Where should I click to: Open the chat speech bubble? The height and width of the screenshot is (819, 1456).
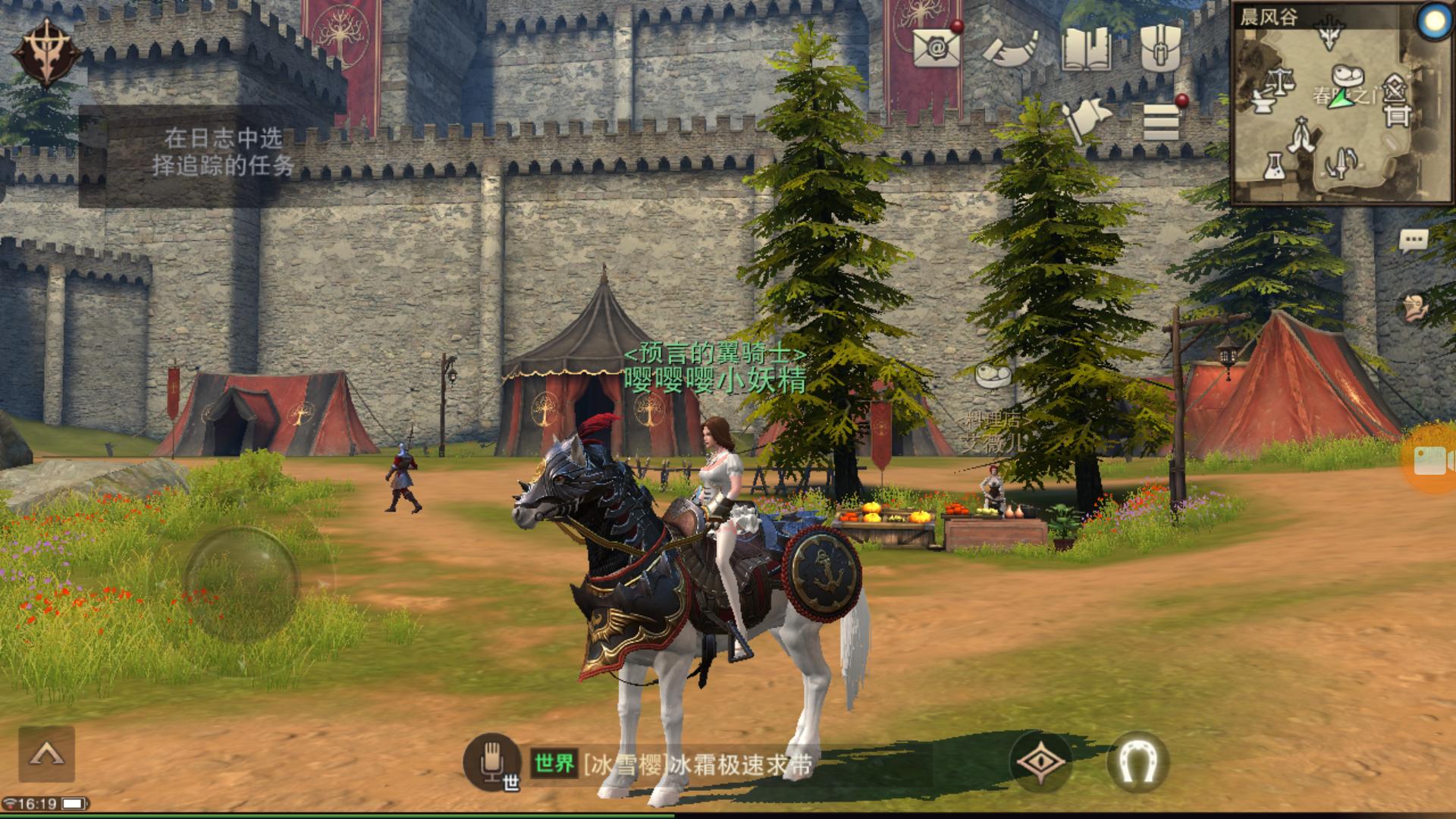click(1413, 242)
